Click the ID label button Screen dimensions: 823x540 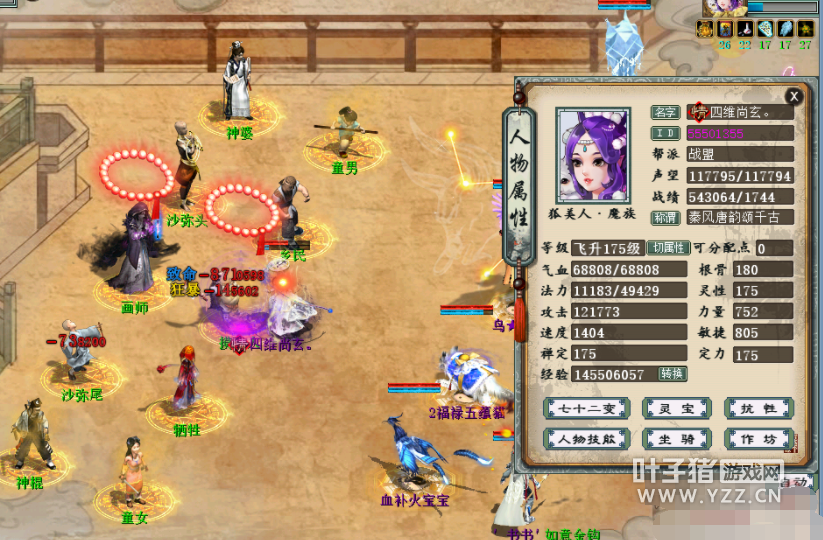(665, 133)
